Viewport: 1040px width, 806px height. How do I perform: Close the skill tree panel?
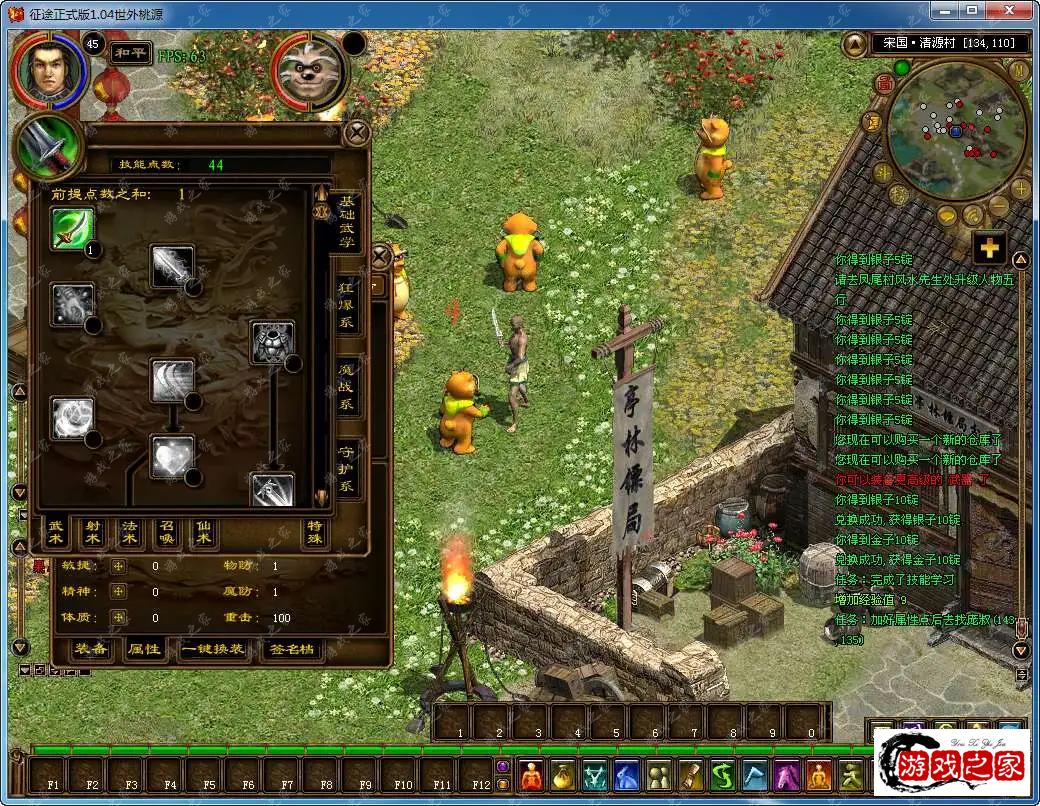357,132
